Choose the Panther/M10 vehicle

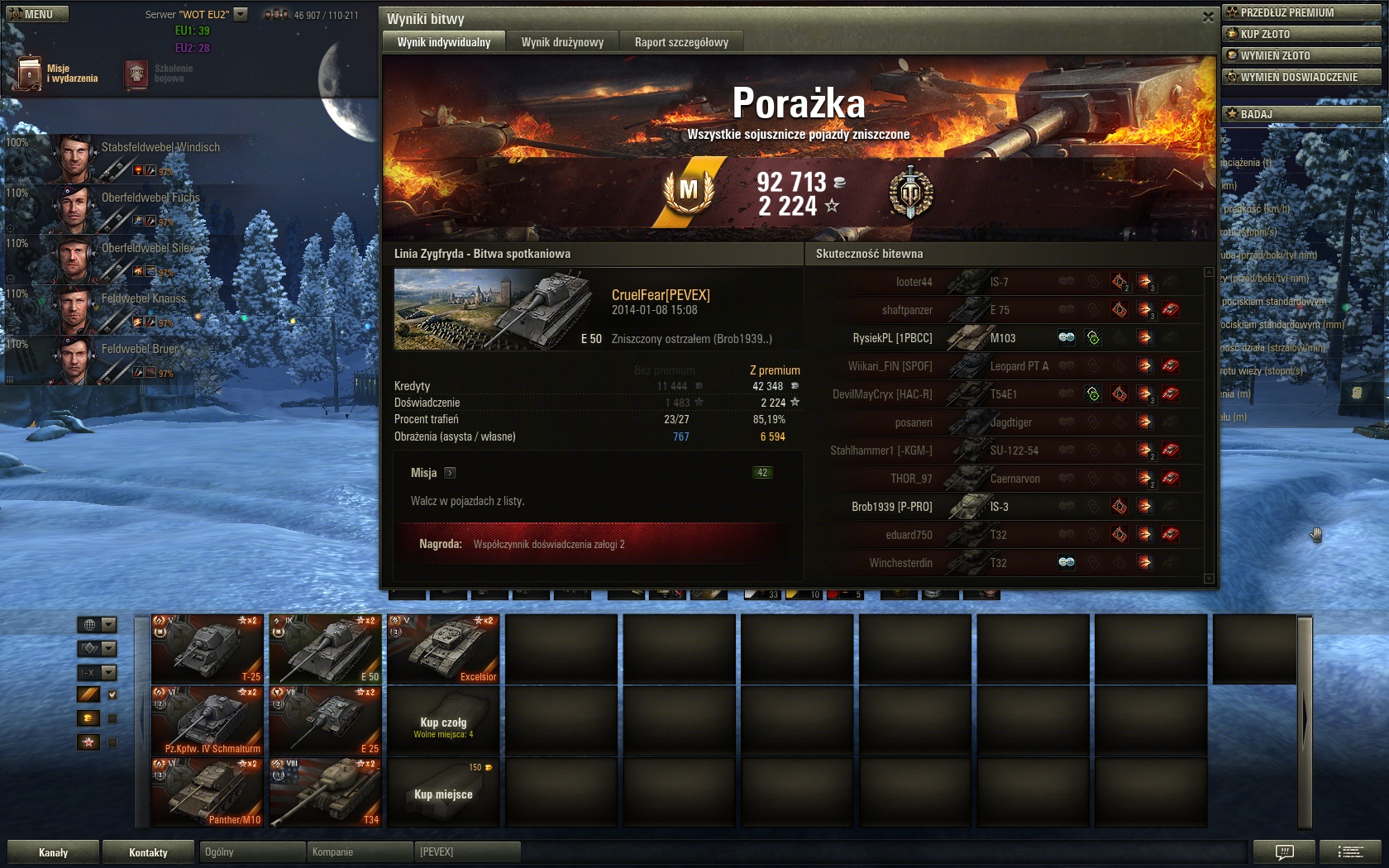(x=208, y=792)
